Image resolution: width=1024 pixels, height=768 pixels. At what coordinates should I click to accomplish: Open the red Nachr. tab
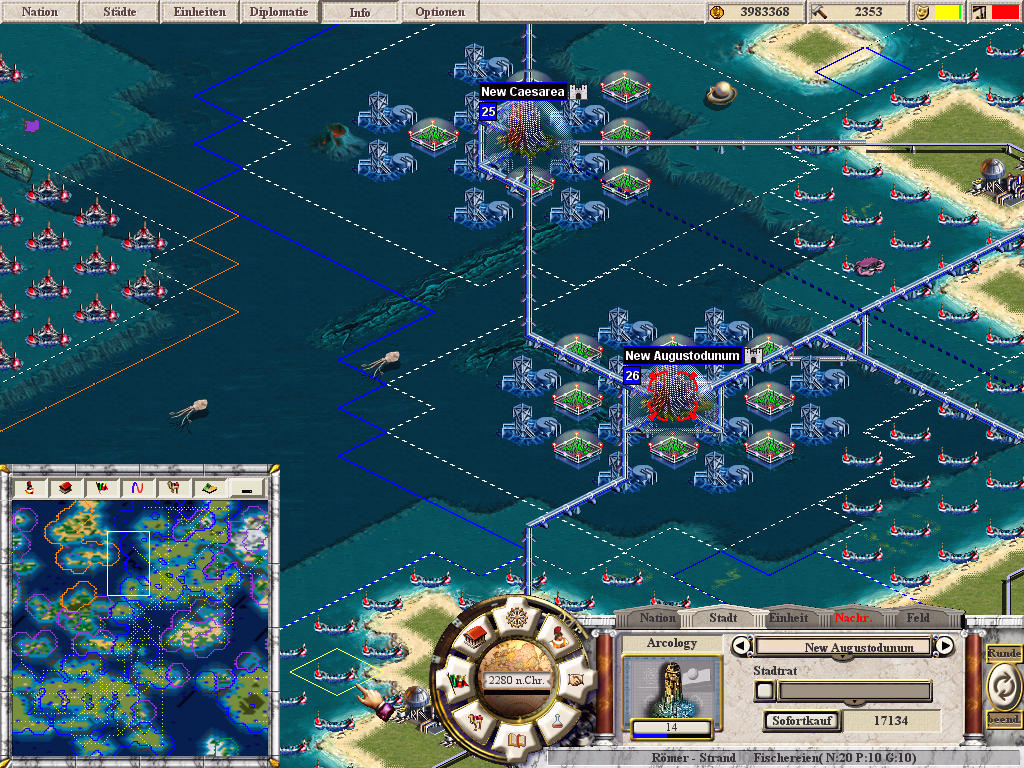[x=853, y=618]
